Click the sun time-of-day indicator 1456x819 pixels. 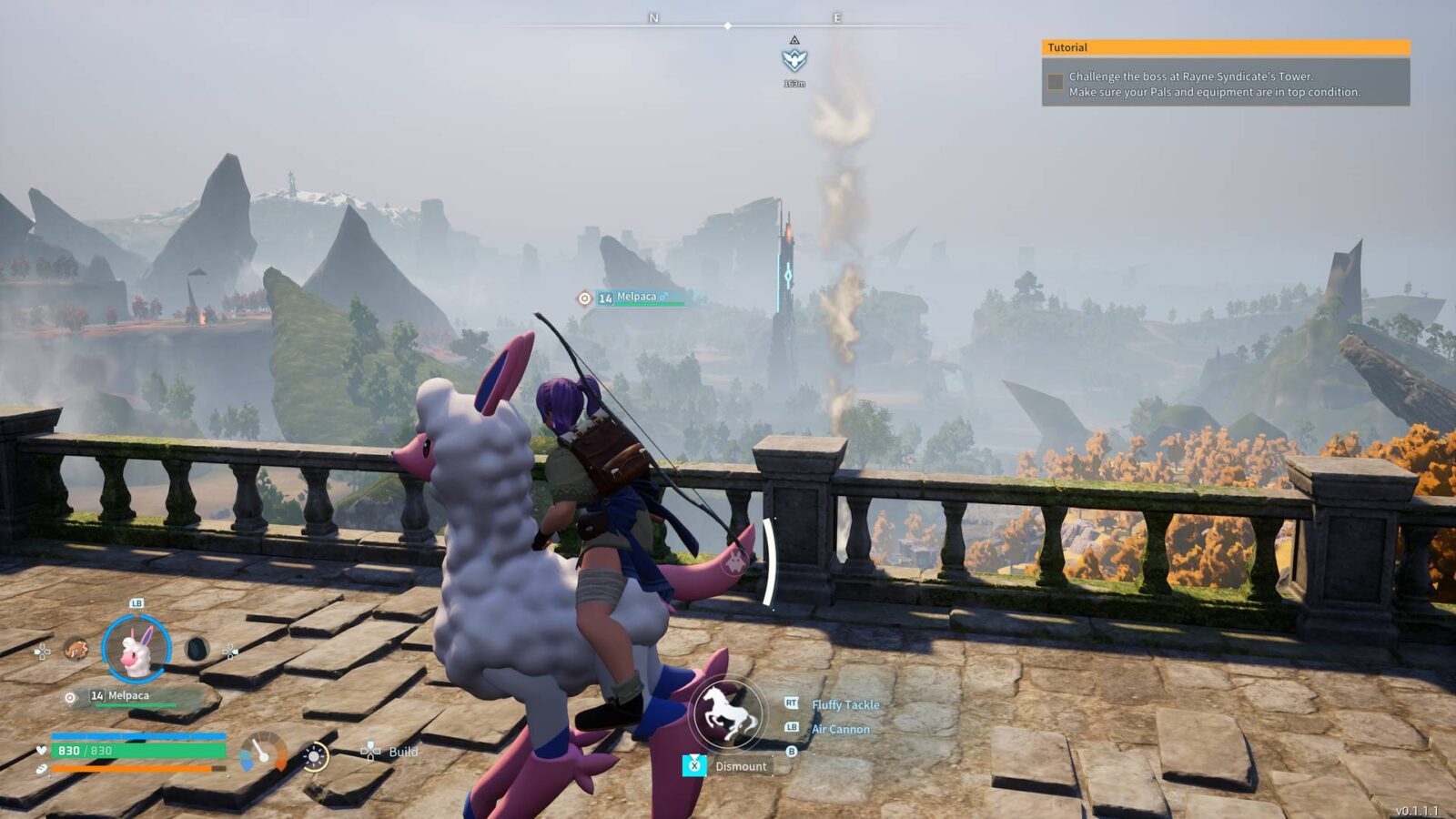coord(315,756)
